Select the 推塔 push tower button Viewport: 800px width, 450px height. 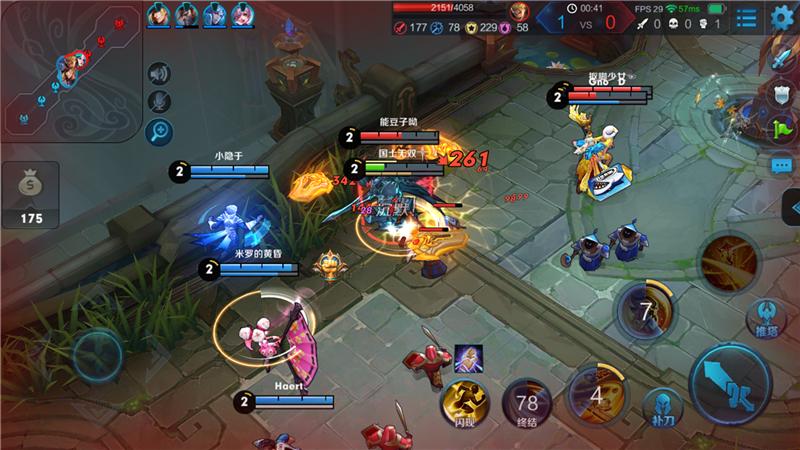click(x=763, y=320)
